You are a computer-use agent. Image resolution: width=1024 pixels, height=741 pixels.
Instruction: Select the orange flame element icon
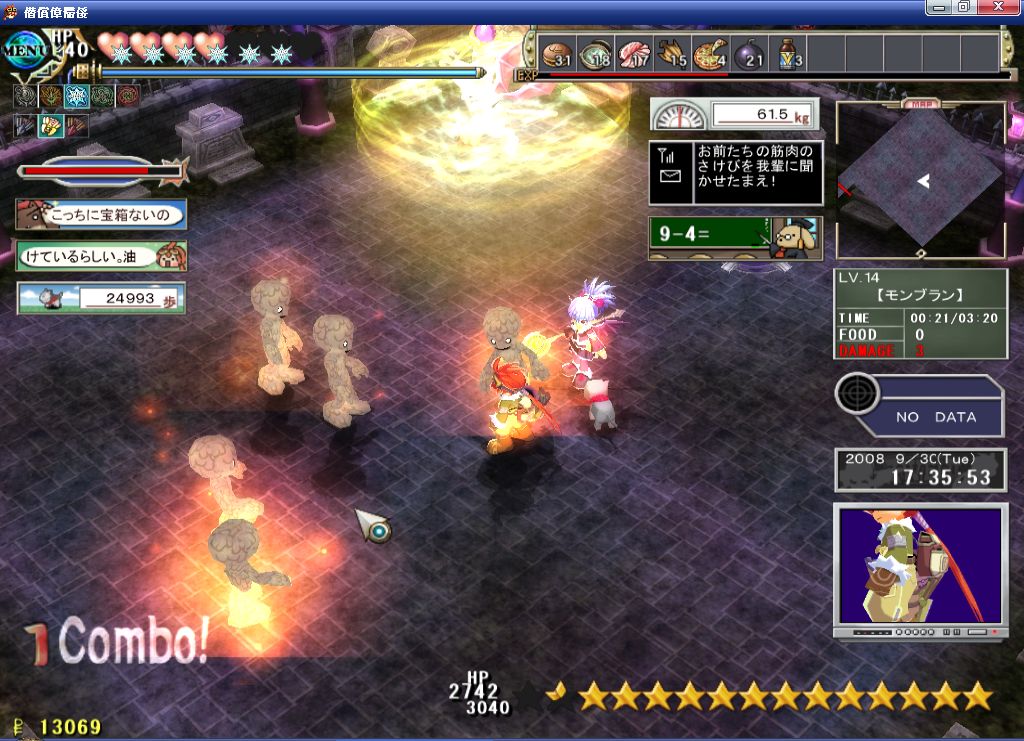coord(51,97)
